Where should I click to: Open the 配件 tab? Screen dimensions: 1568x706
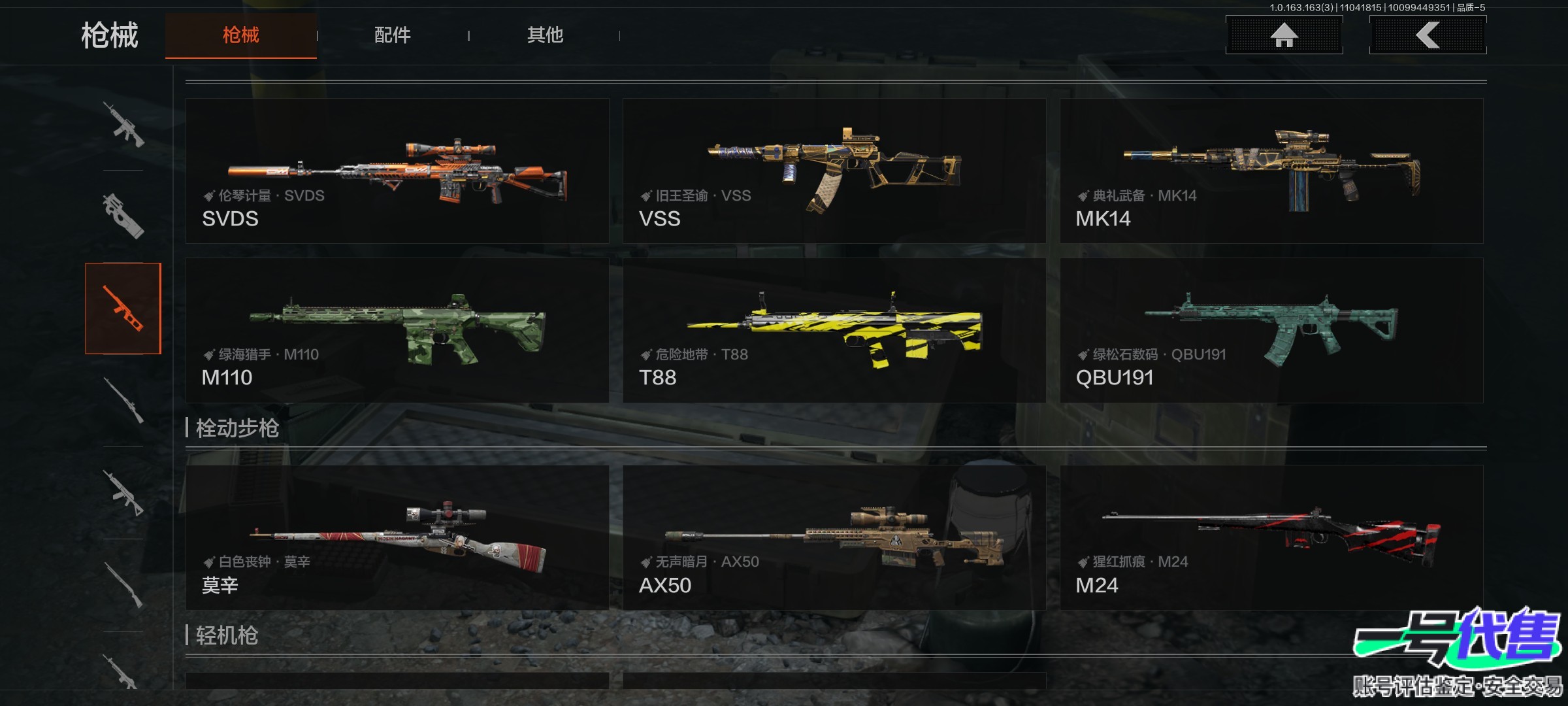coord(392,35)
